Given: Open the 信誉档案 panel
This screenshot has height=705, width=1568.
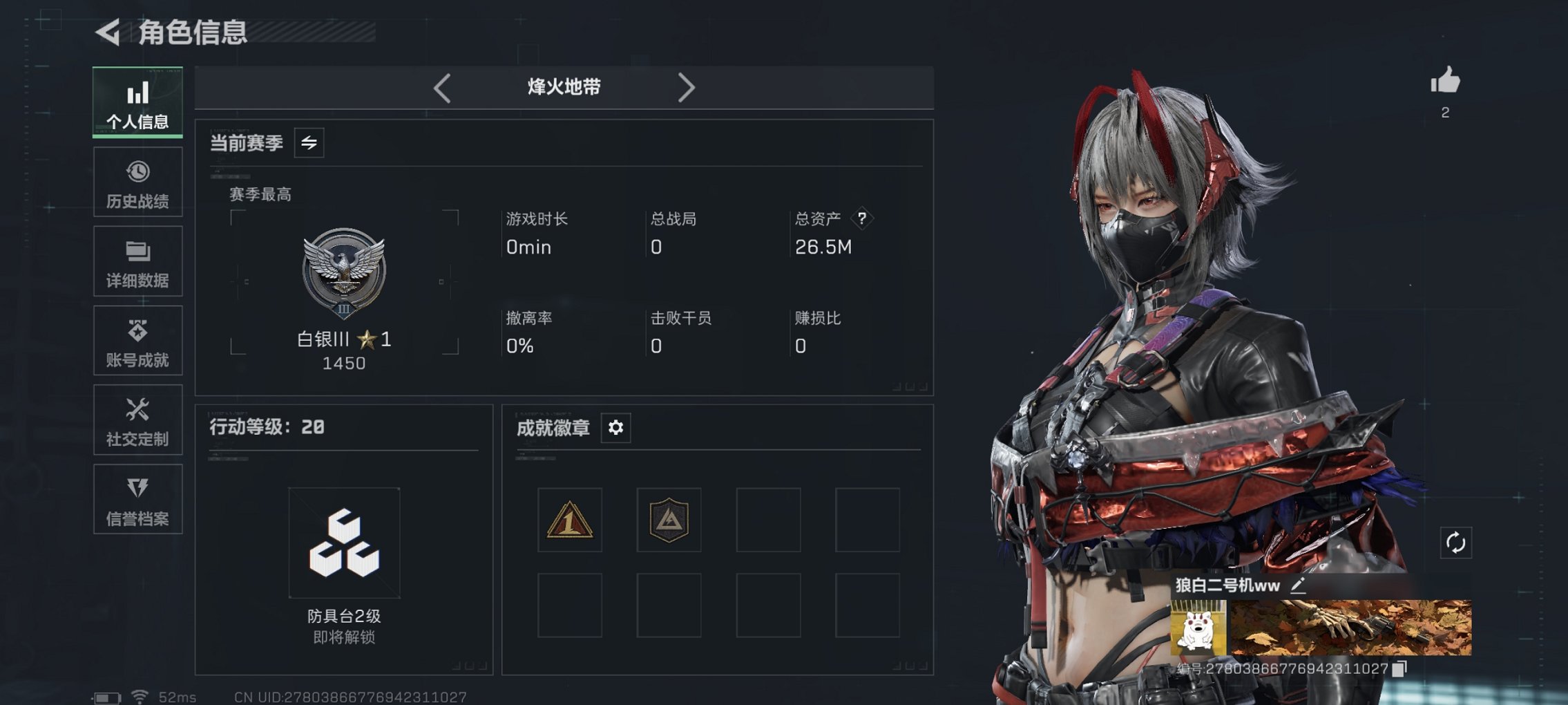Looking at the screenshot, I should pyautogui.click(x=137, y=499).
